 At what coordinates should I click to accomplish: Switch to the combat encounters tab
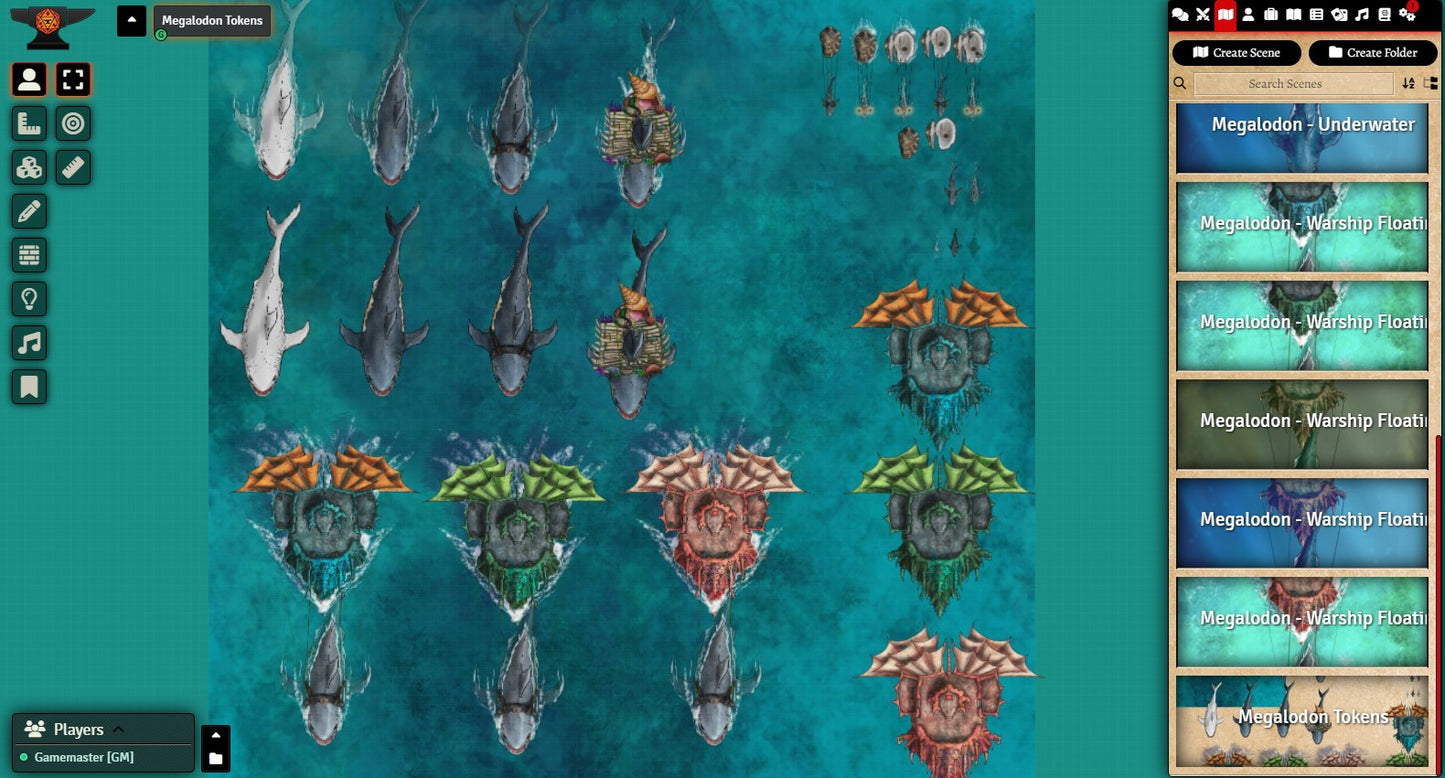pos(1203,14)
